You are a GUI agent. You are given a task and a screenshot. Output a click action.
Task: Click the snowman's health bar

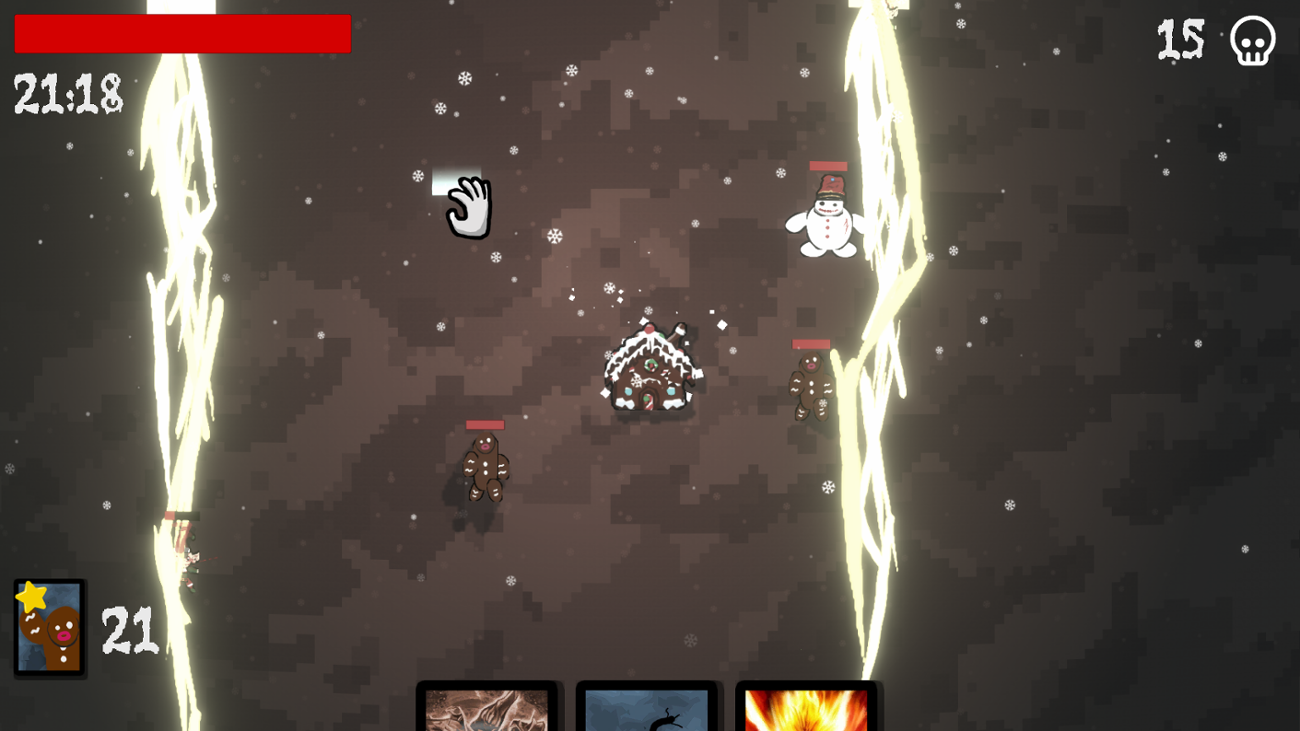tap(826, 167)
